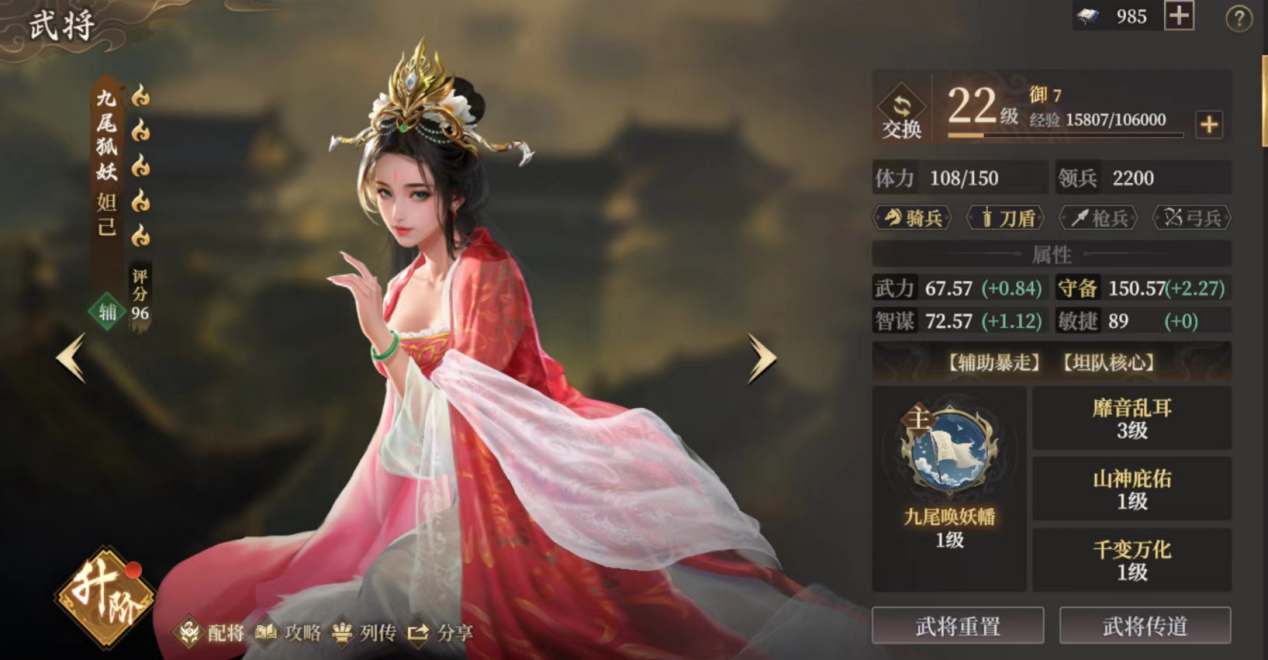Screen dimensions: 1268x660
Task: Select the 骑兵 cavalry troop type
Action: 914,217
